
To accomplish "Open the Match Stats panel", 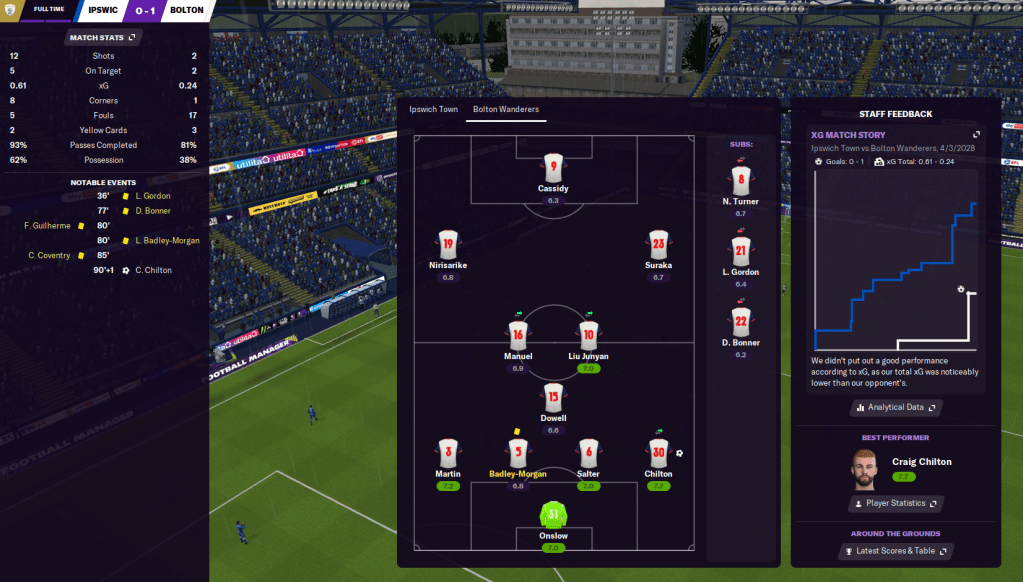I will coord(103,37).
